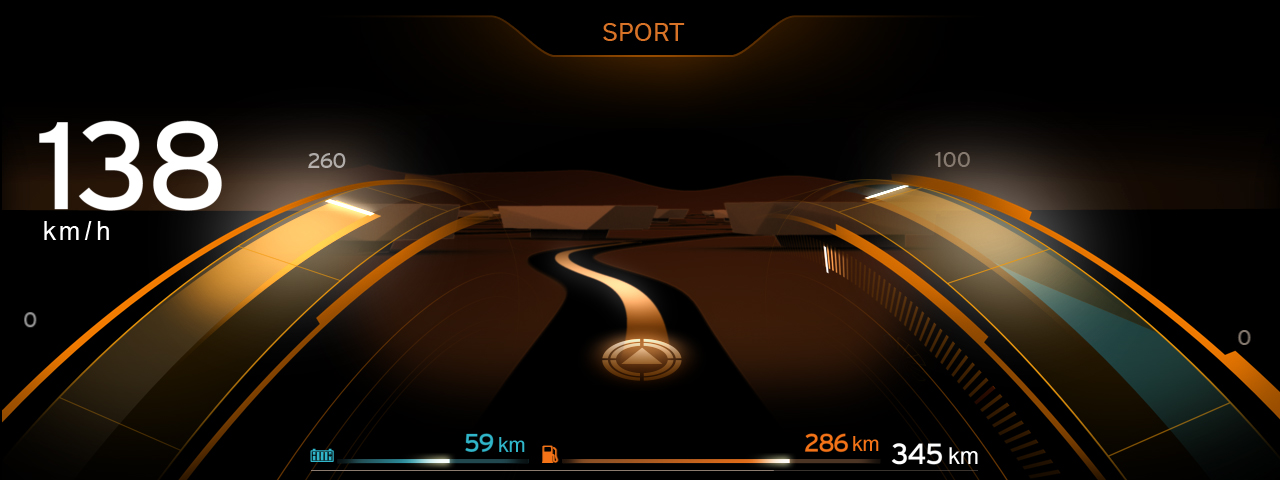Click the orange fuel pump icon

point(549,454)
